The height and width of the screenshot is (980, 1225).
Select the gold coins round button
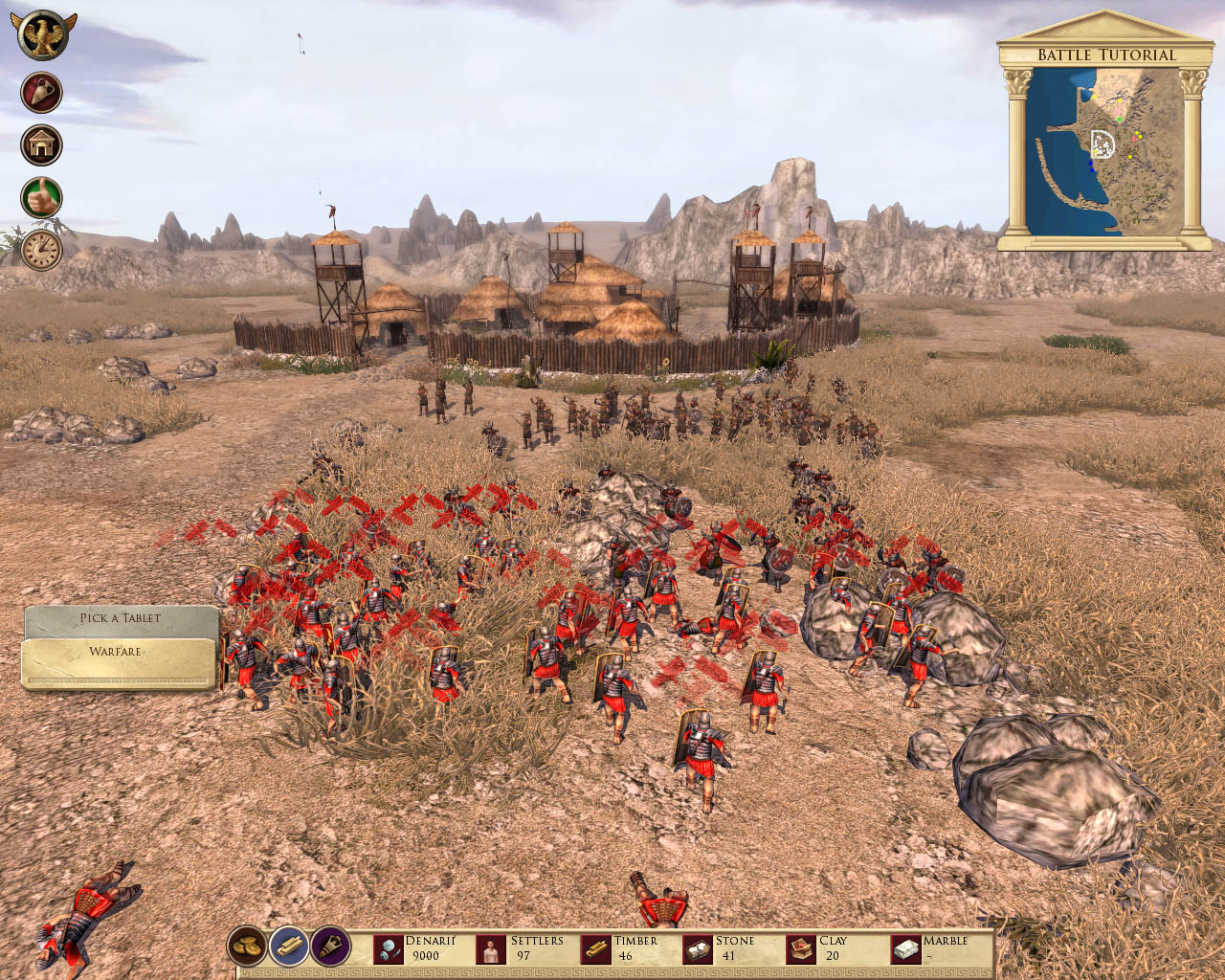click(x=247, y=947)
